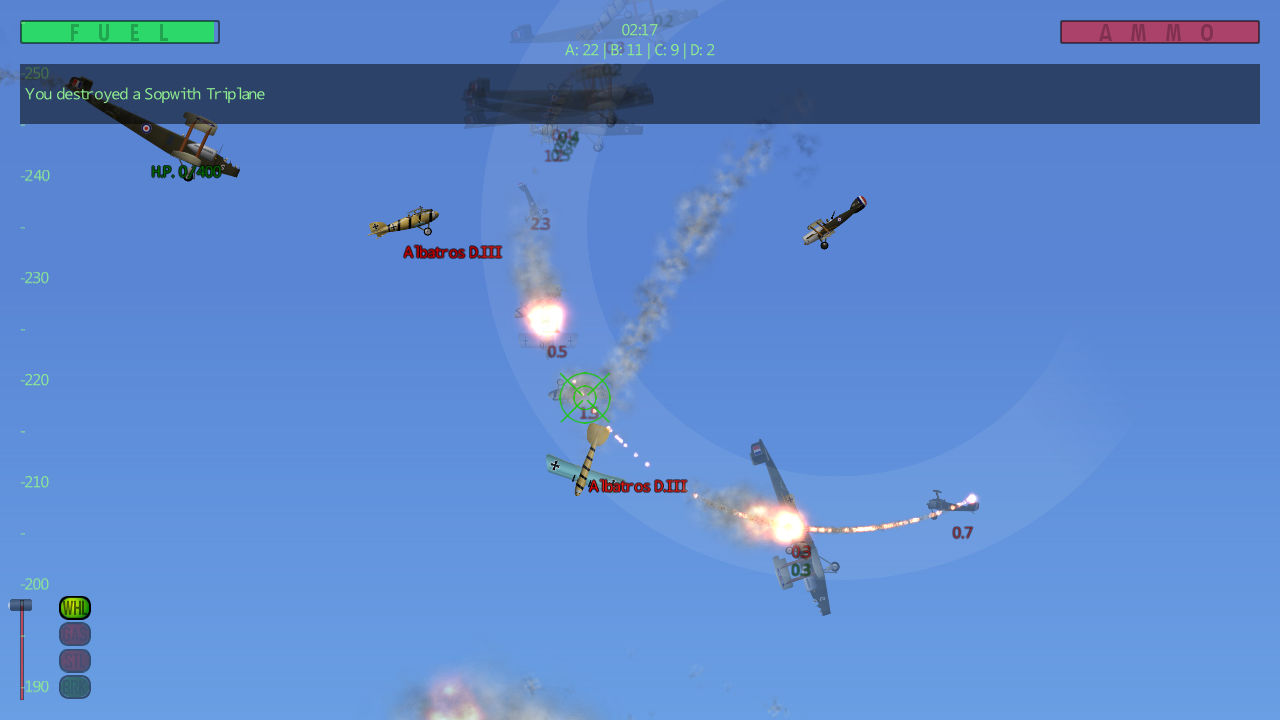
Task: Toggle the WHL wheels indicator
Action: (73, 607)
